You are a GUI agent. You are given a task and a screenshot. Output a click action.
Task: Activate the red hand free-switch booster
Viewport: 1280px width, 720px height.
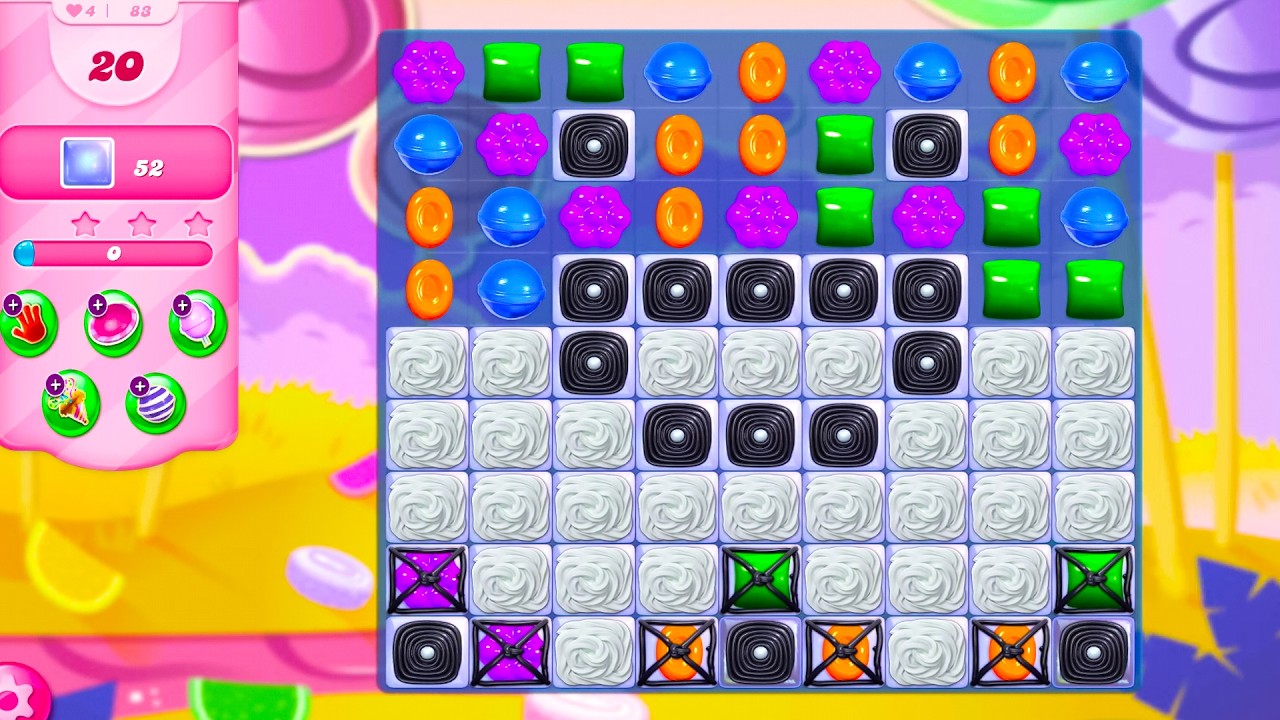click(x=30, y=324)
